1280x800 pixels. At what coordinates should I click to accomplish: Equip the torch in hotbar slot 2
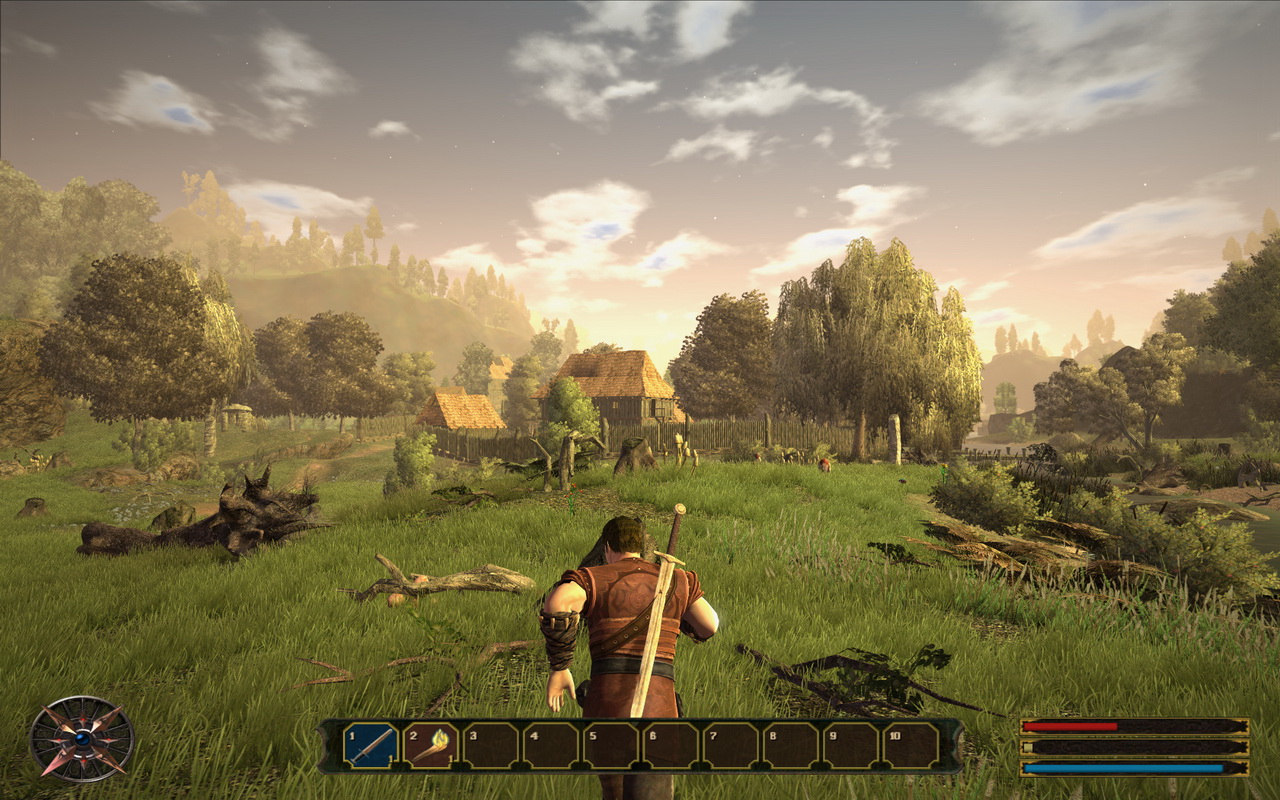click(x=430, y=745)
